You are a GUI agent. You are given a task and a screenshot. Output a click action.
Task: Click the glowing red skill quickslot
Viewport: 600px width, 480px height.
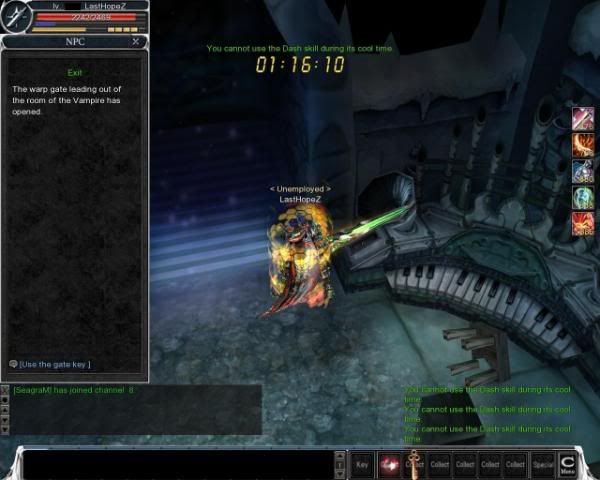388,464
